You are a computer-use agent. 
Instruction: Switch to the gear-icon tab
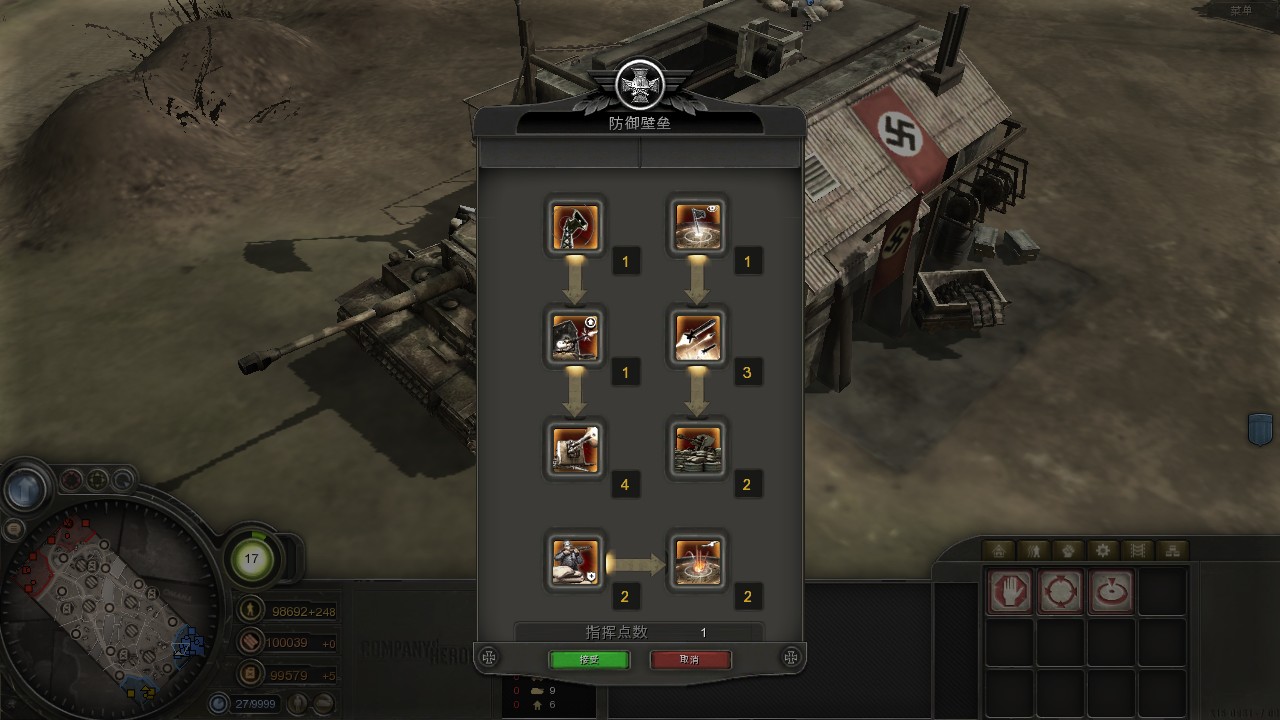[1102, 550]
